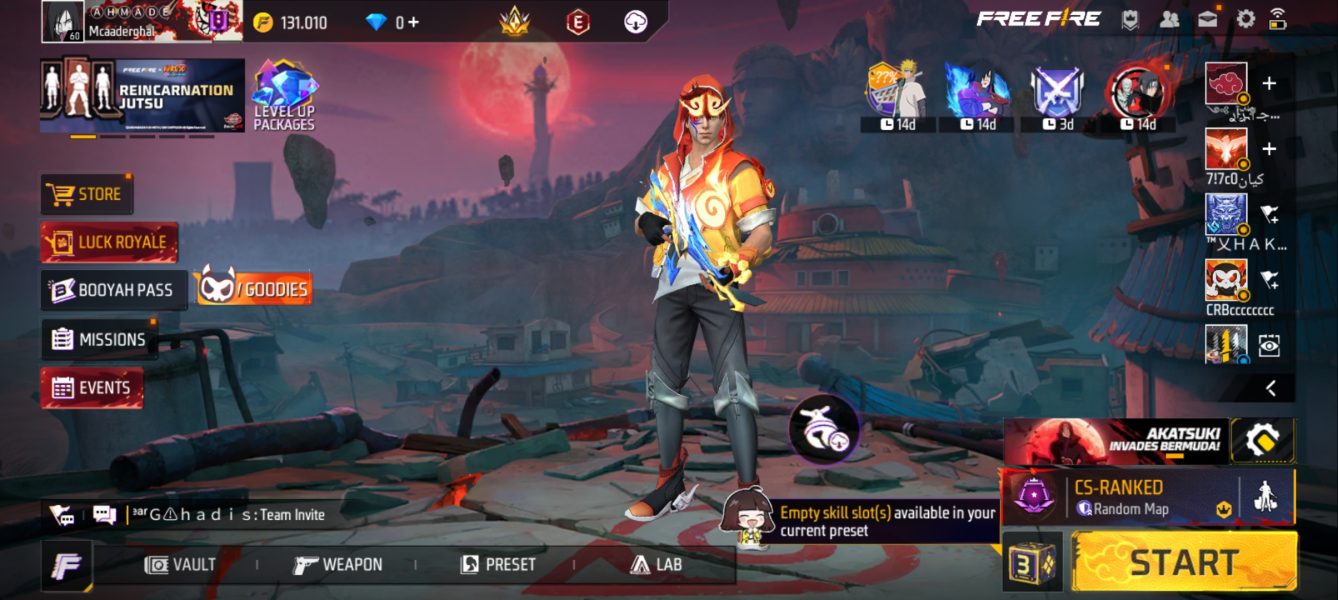Enter the Lab section
Viewport: 1338px width, 600px height.
pos(656,565)
